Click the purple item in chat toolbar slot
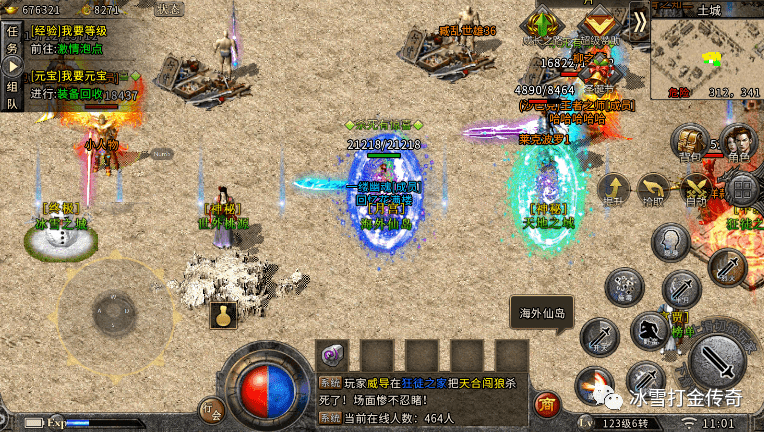The image size is (768, 432). pyautogui.click(x=332, y=355)
